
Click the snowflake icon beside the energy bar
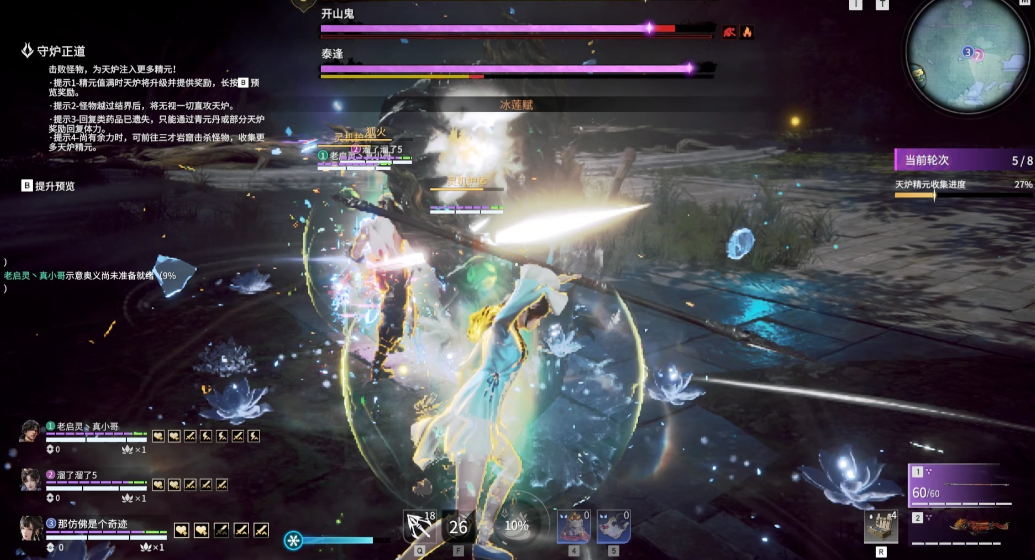coord(293,540)
